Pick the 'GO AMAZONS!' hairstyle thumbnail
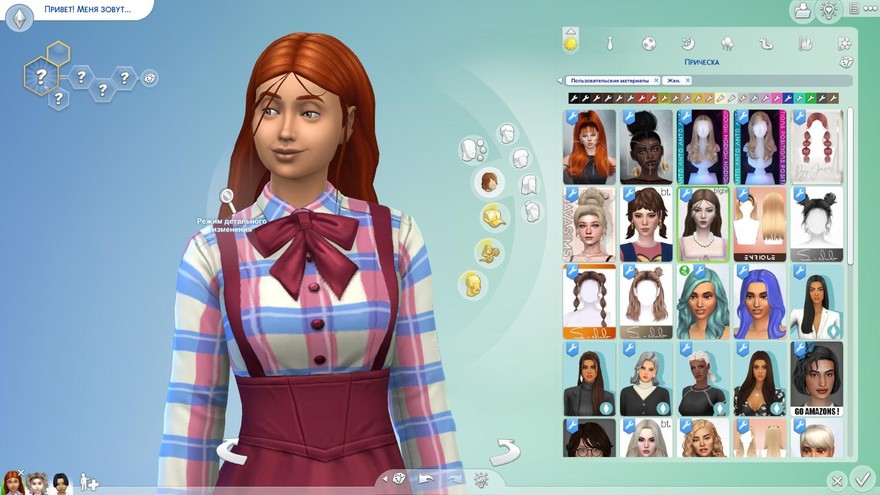The height and width of the screenshot is (495, 880). [x=816, y=379]
